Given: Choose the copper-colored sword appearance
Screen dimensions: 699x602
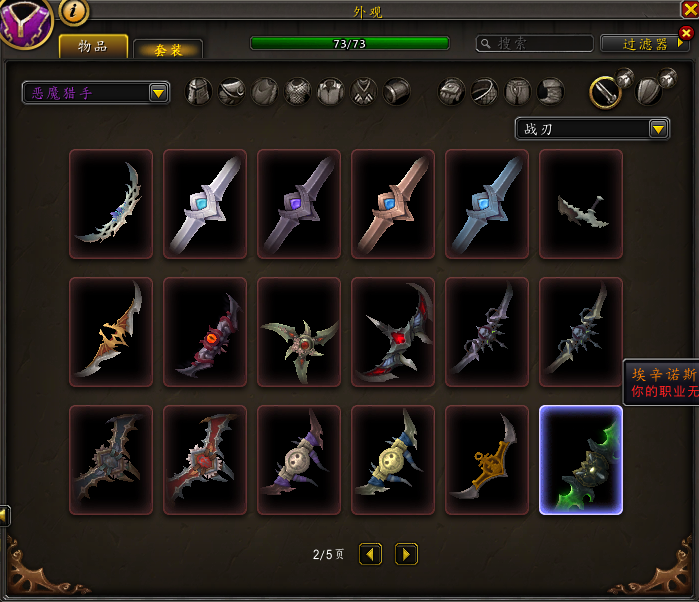Looking at the screenshot, I should point(393,204).
